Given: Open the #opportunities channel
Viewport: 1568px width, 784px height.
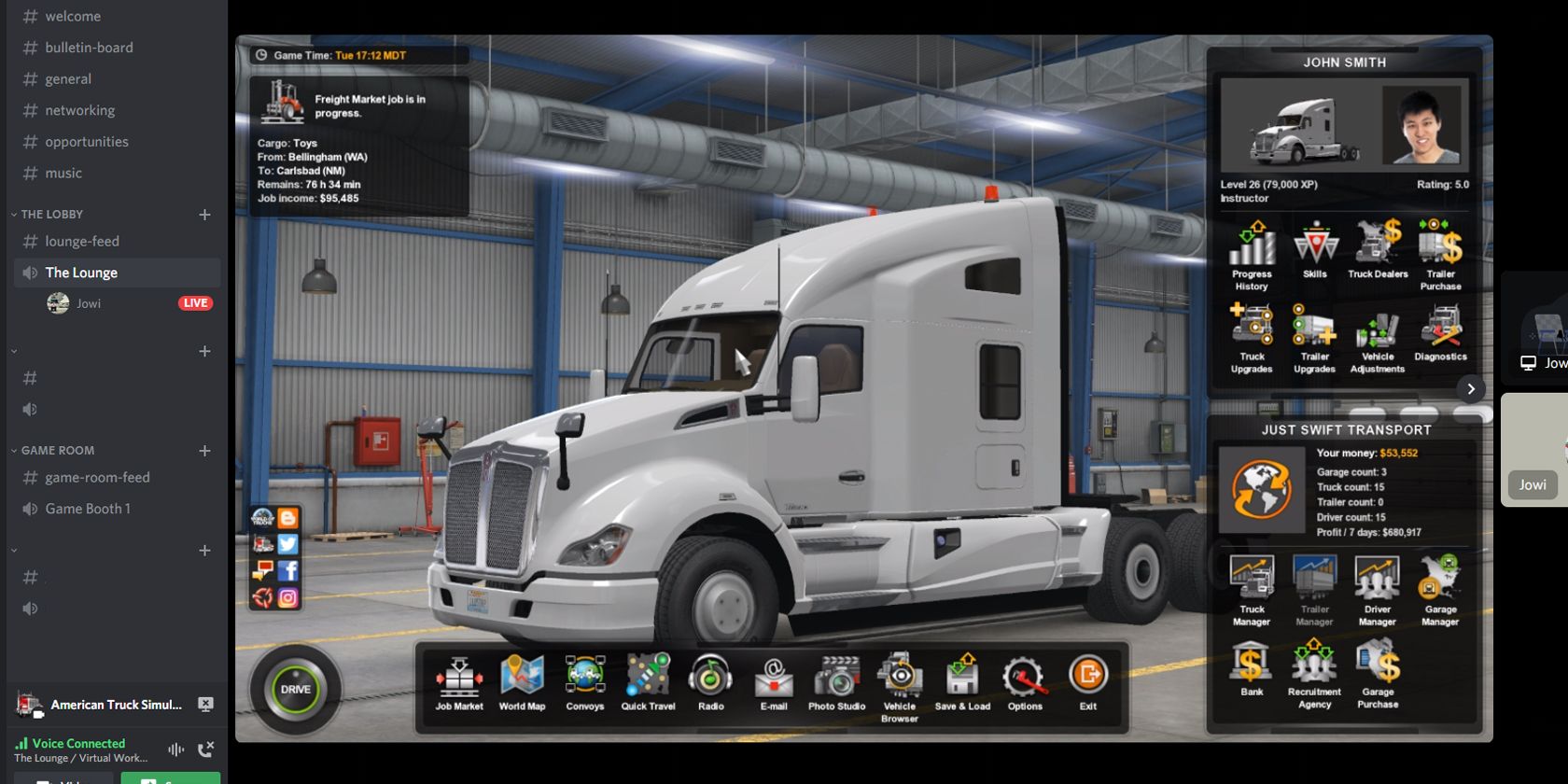Looking at the screenshot, I should (x=87, y=141).
